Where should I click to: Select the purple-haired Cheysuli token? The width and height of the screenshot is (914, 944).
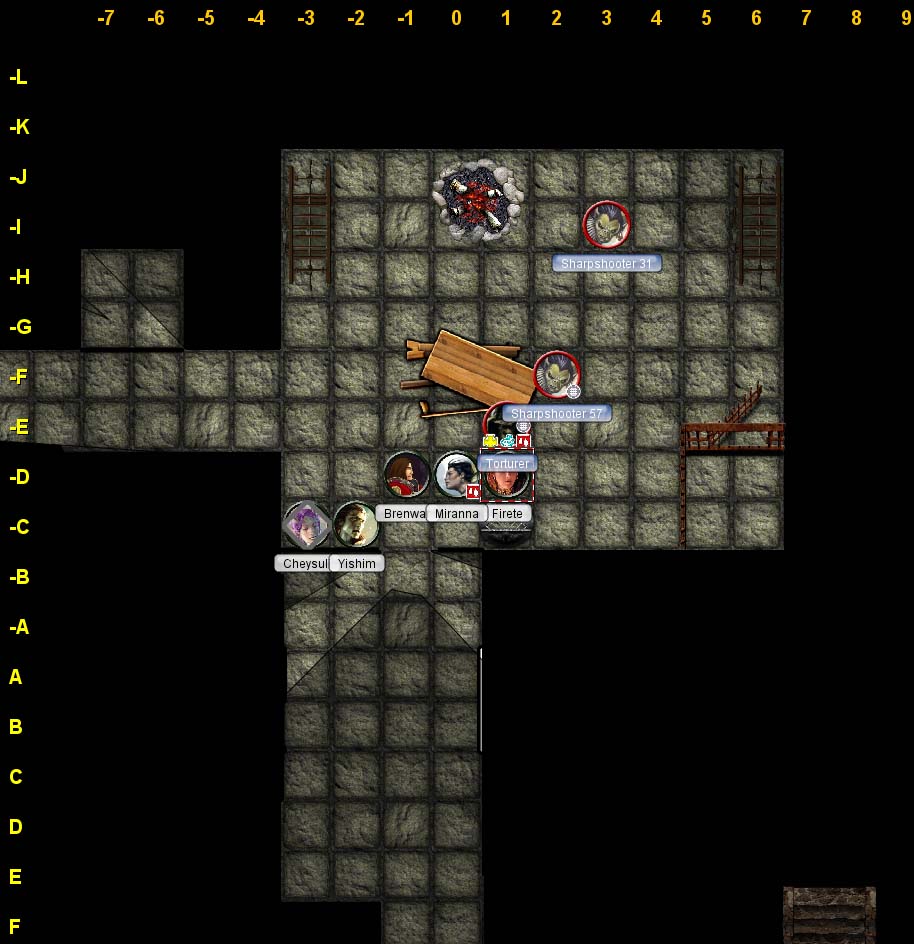pos(306,525)
